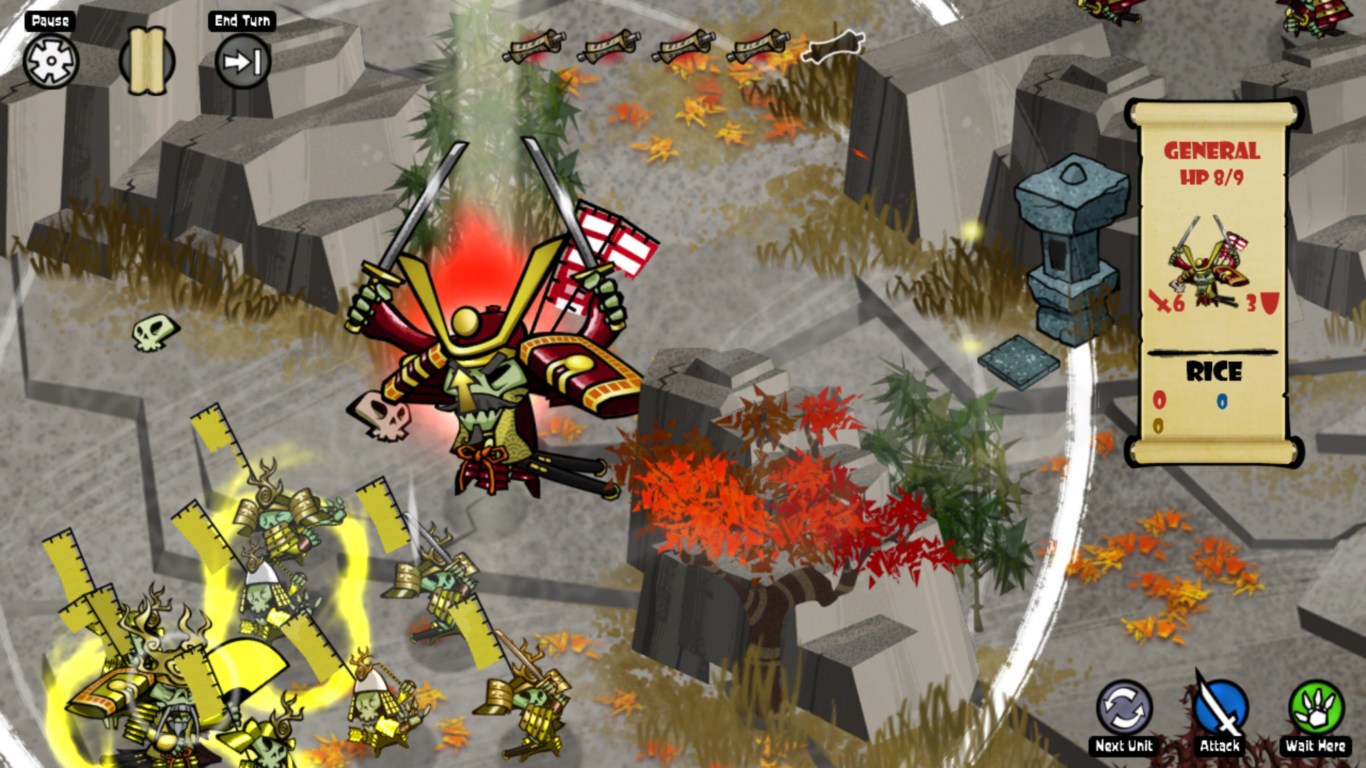Click the scroll icon beside the Pause gear
The height and width of the screenshot is (768, 1366).
tap(144, 62)
